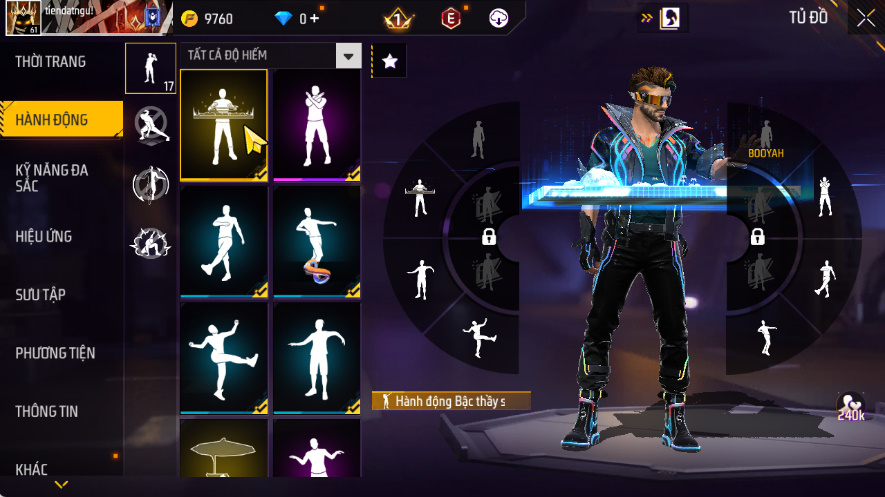
Task: Toggle the star favorites filter
Action: 390,61
